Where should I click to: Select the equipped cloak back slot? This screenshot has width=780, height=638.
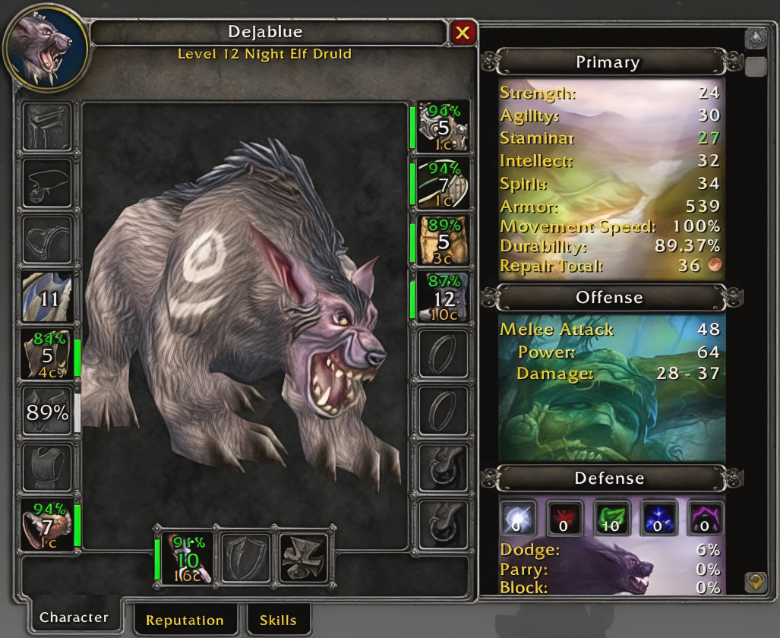click(x=47, y=298)
